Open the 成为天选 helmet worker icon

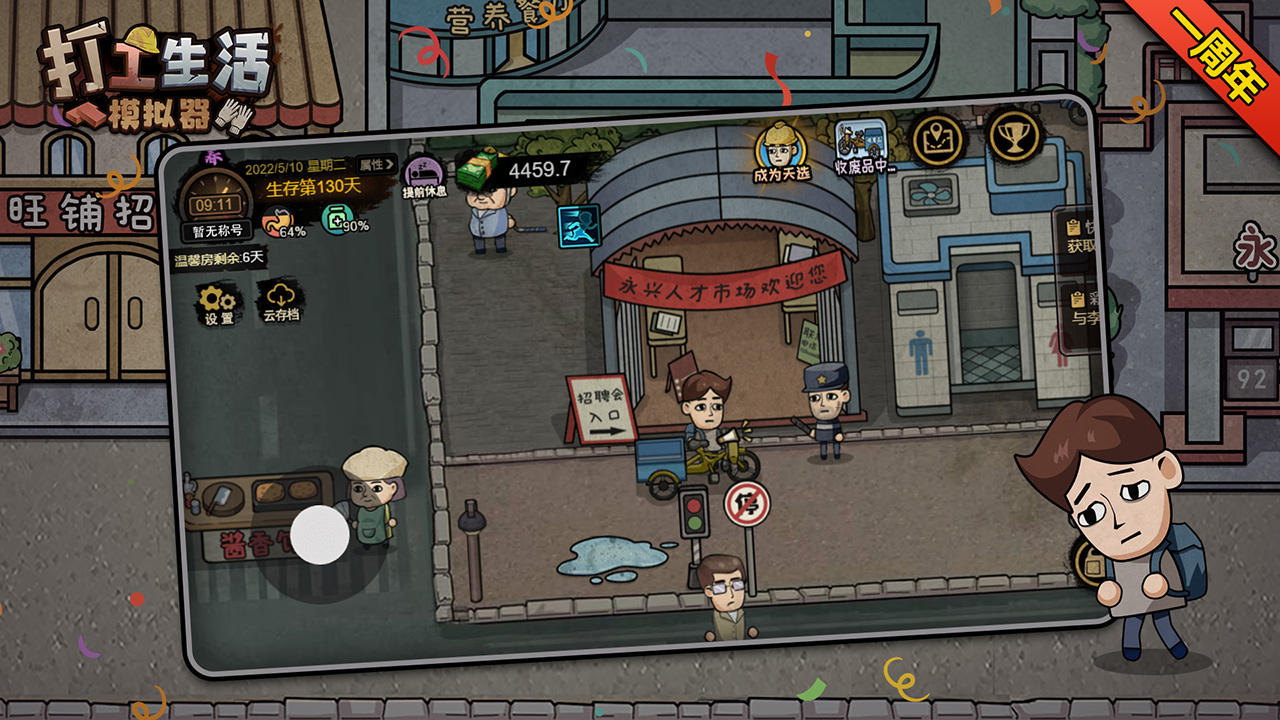[781, 152]
